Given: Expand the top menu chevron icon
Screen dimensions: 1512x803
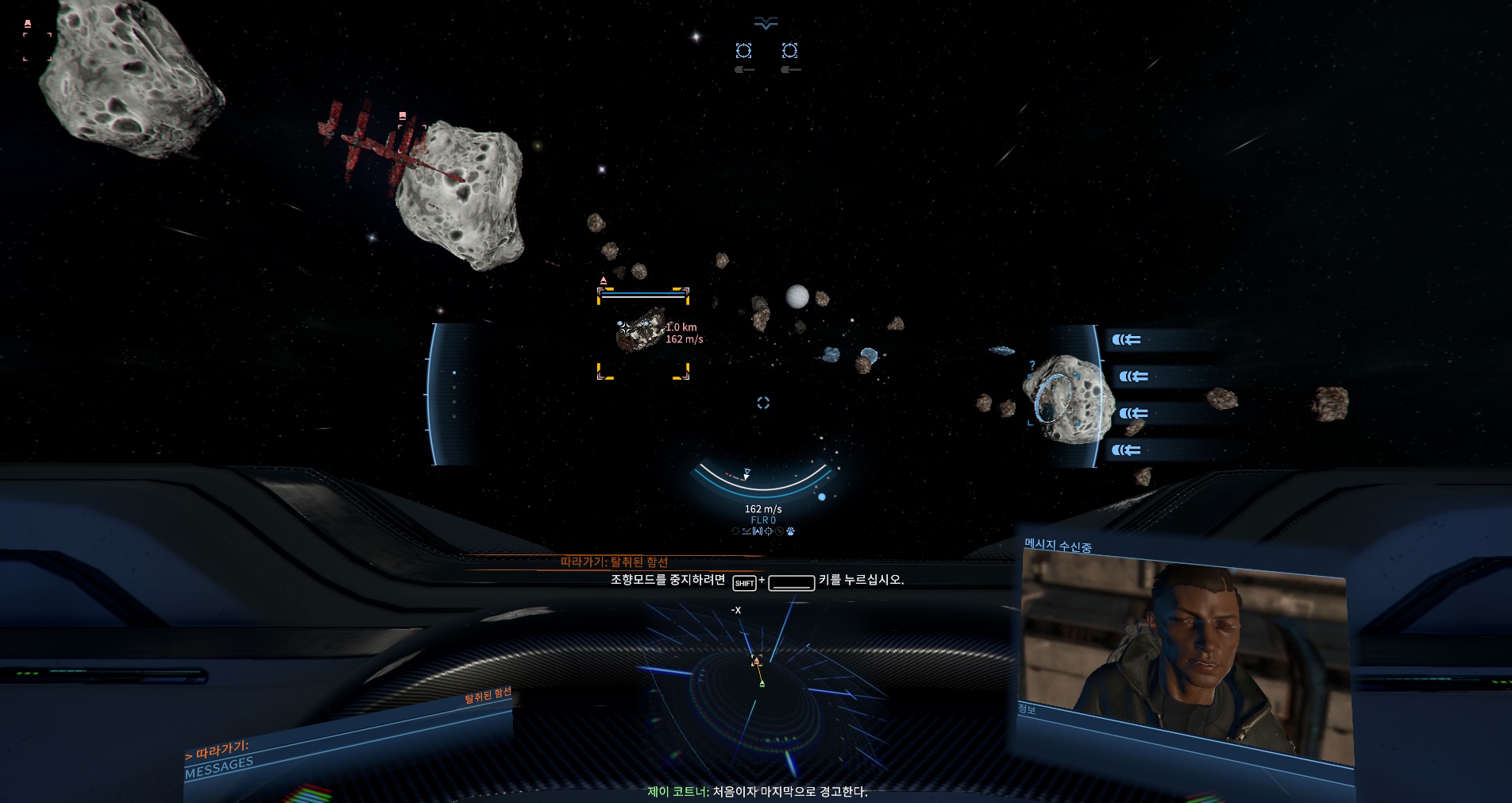Looking at the screenshot, I should tap(766, 24).
